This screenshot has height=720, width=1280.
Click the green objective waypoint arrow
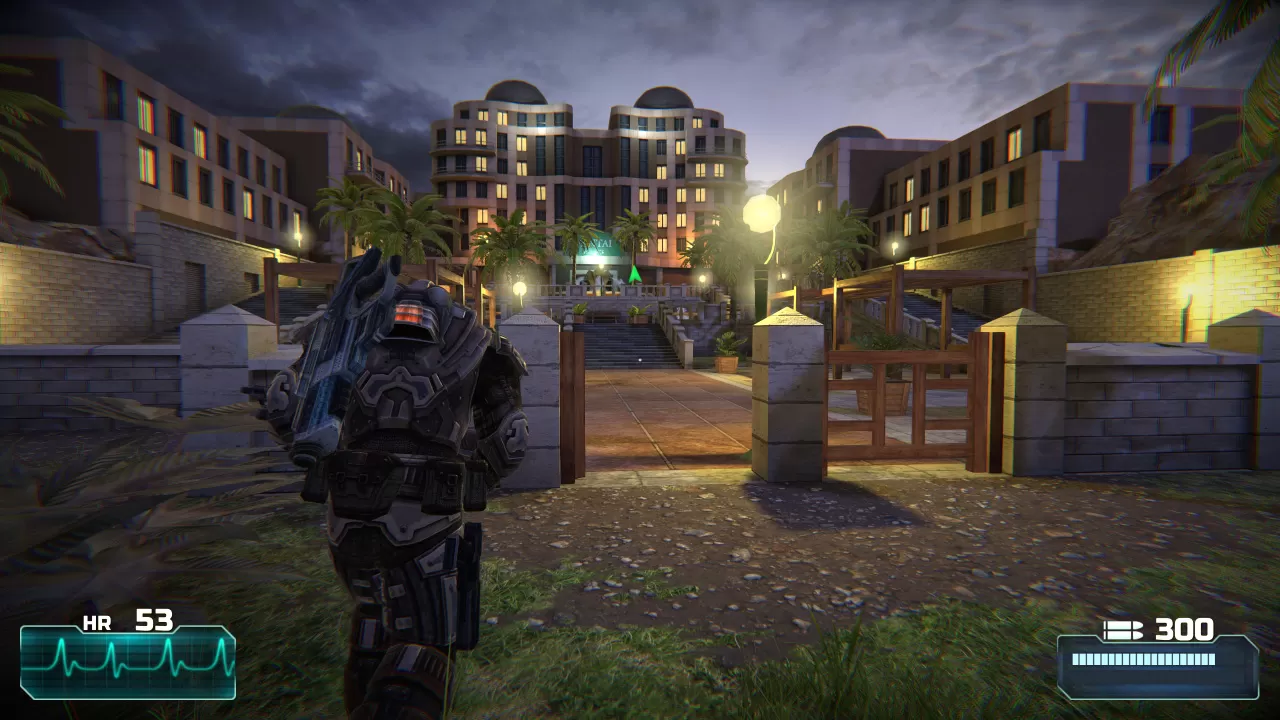point(634,273)
